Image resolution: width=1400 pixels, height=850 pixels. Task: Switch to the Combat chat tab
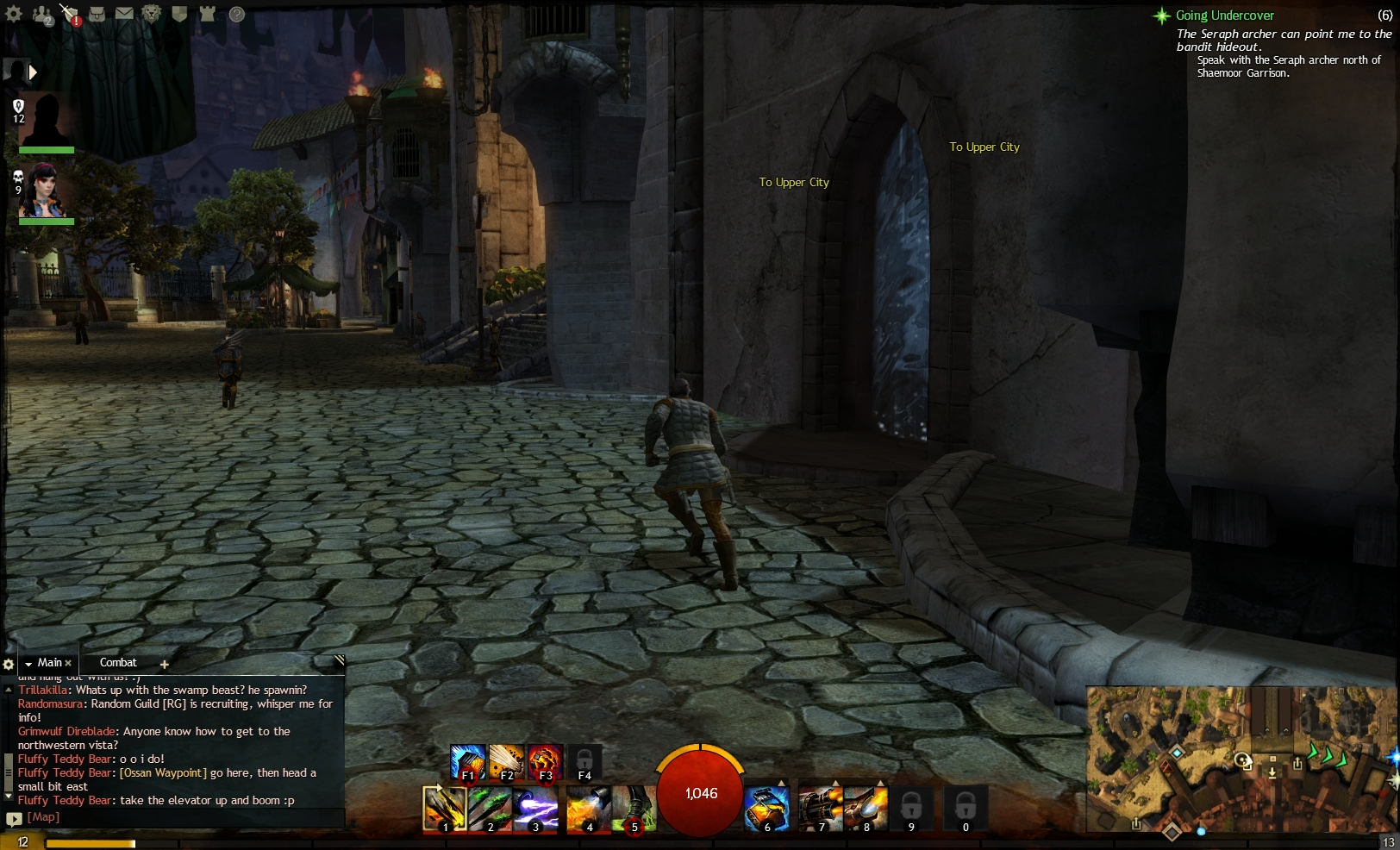[118, 662]
